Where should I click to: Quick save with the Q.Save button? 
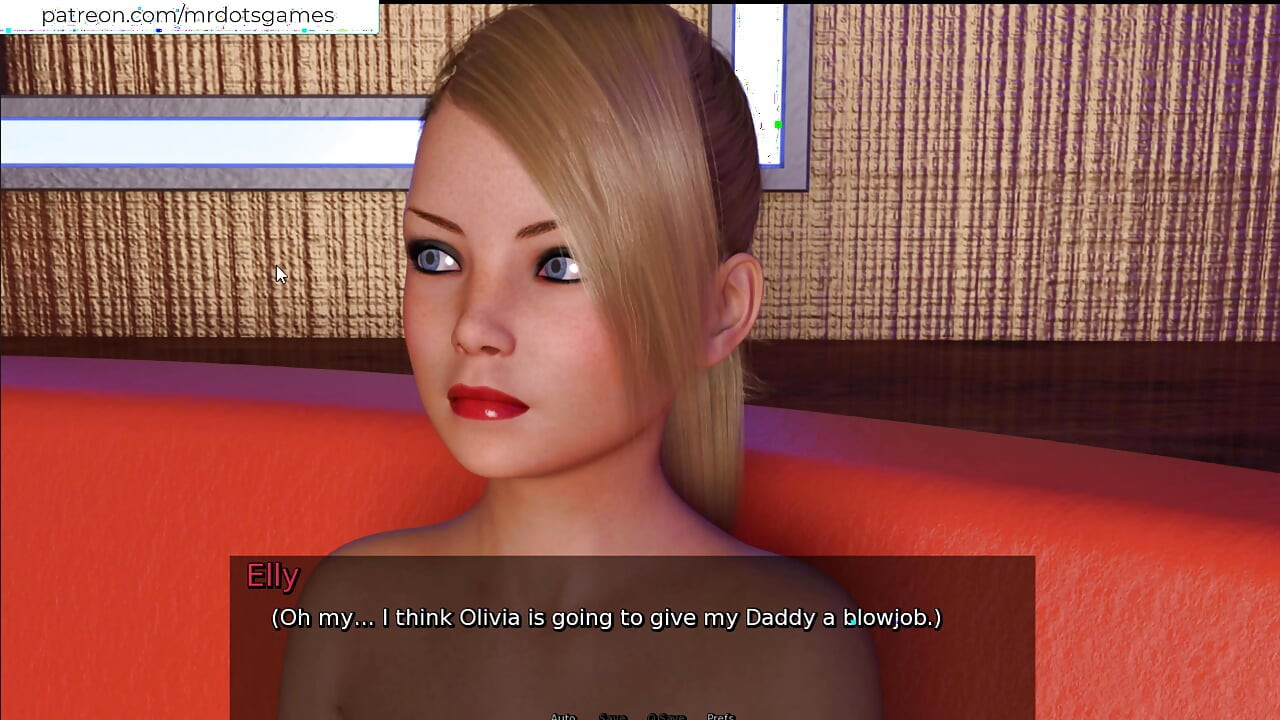[666, 716]
